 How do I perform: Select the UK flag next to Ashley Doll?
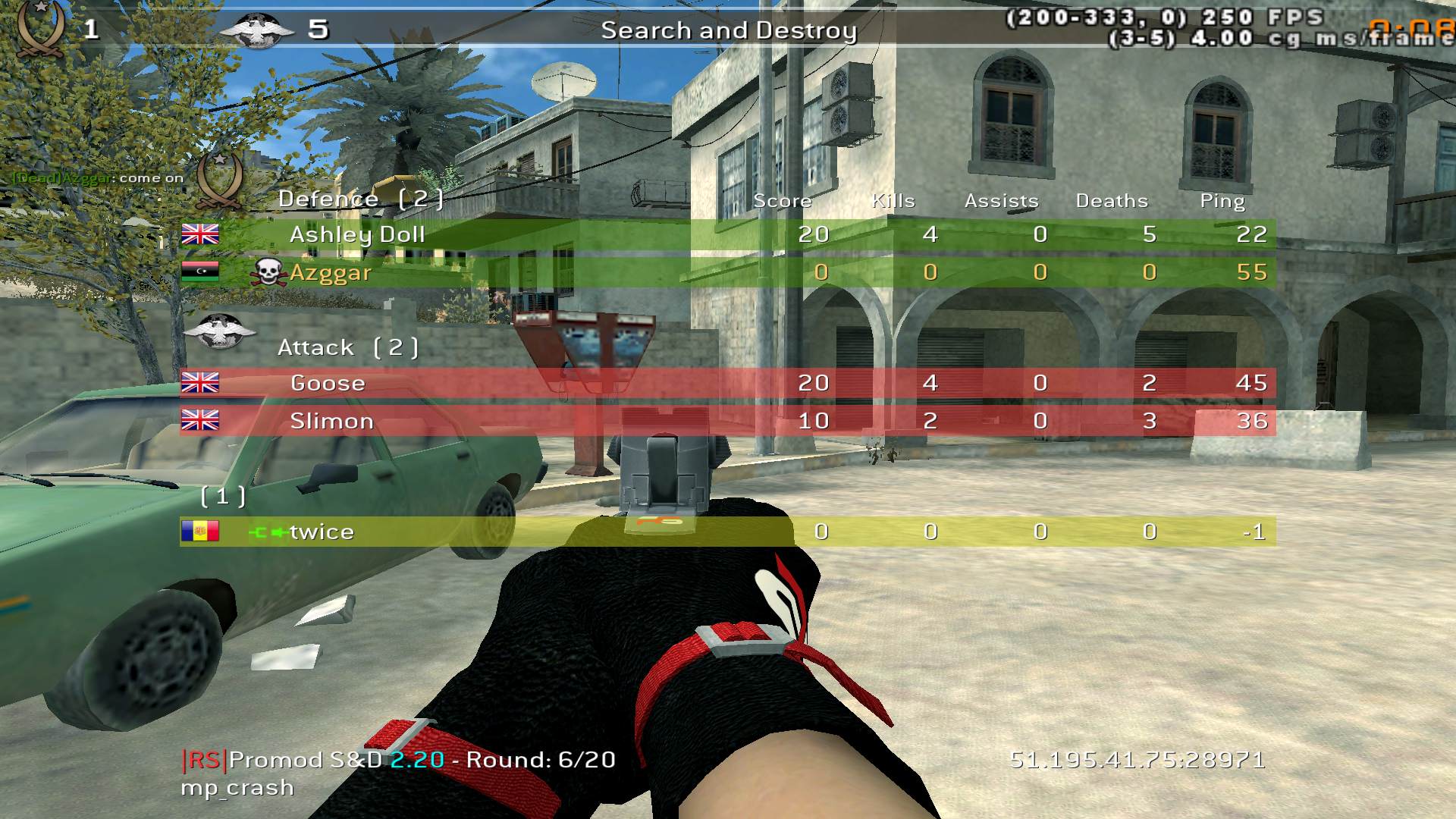[x=201, y=234]
